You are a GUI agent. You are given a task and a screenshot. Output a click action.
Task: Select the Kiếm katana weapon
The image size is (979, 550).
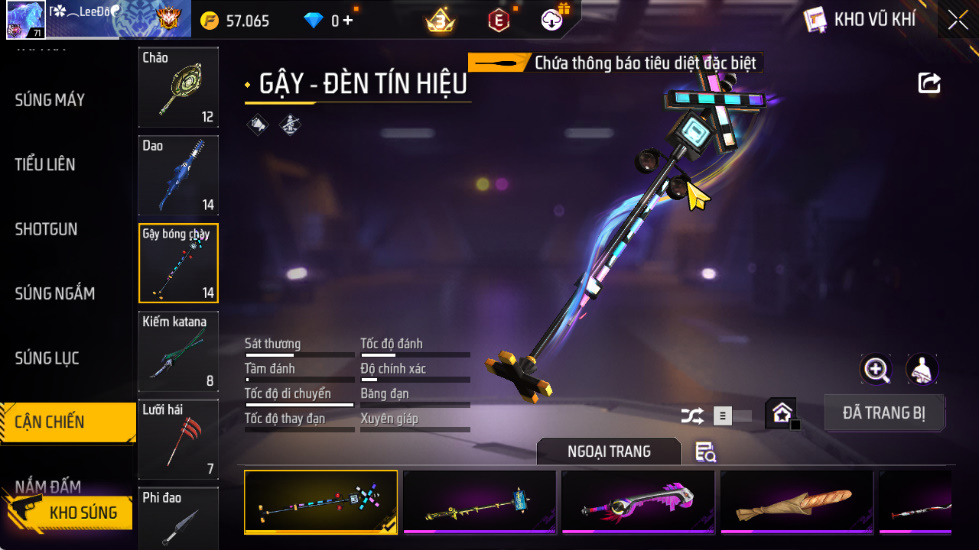point(178,351)
